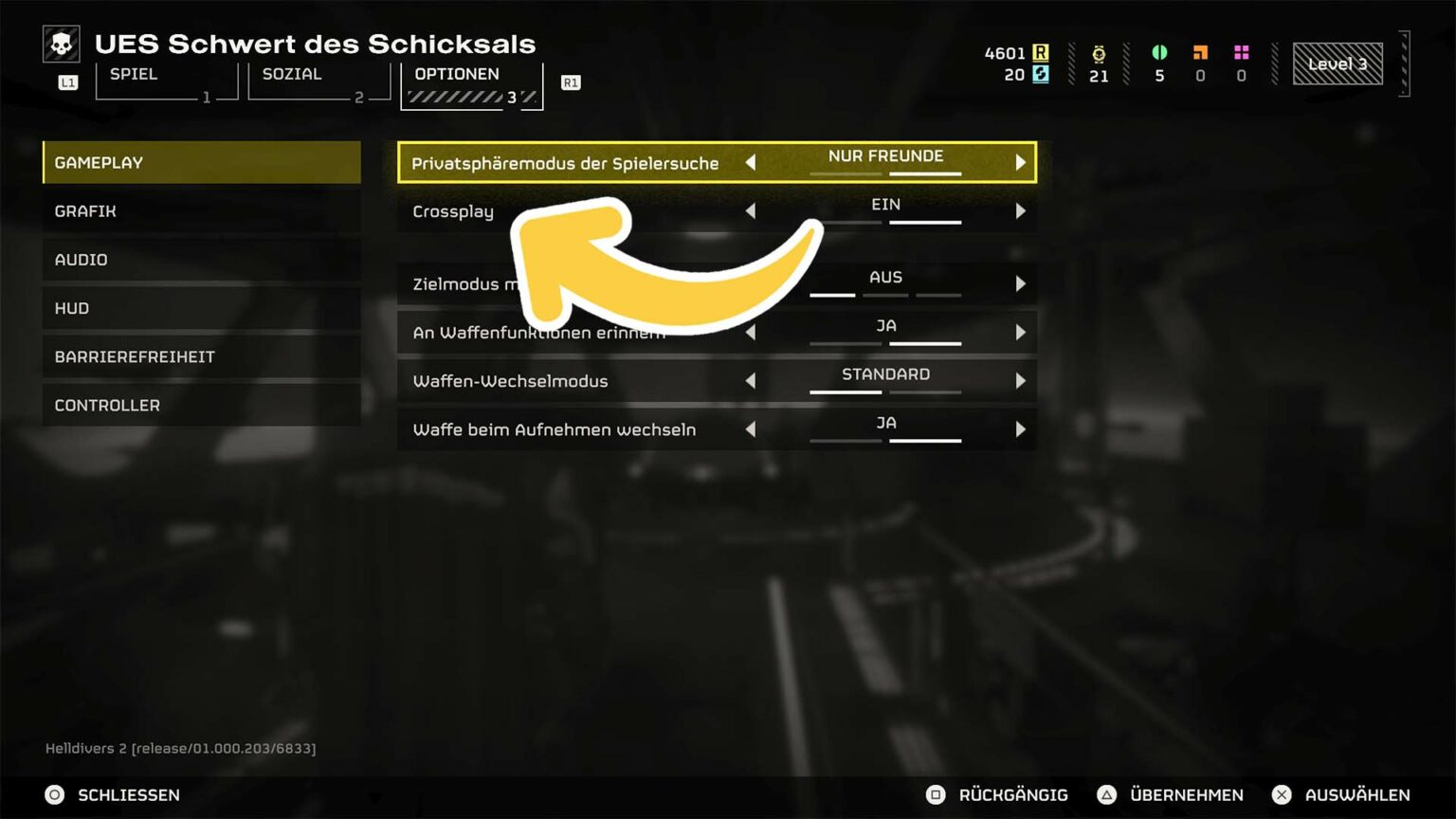Select the OPTIONEN tab
This screenshot has width=1456, height=819.
tap(471, 84)
